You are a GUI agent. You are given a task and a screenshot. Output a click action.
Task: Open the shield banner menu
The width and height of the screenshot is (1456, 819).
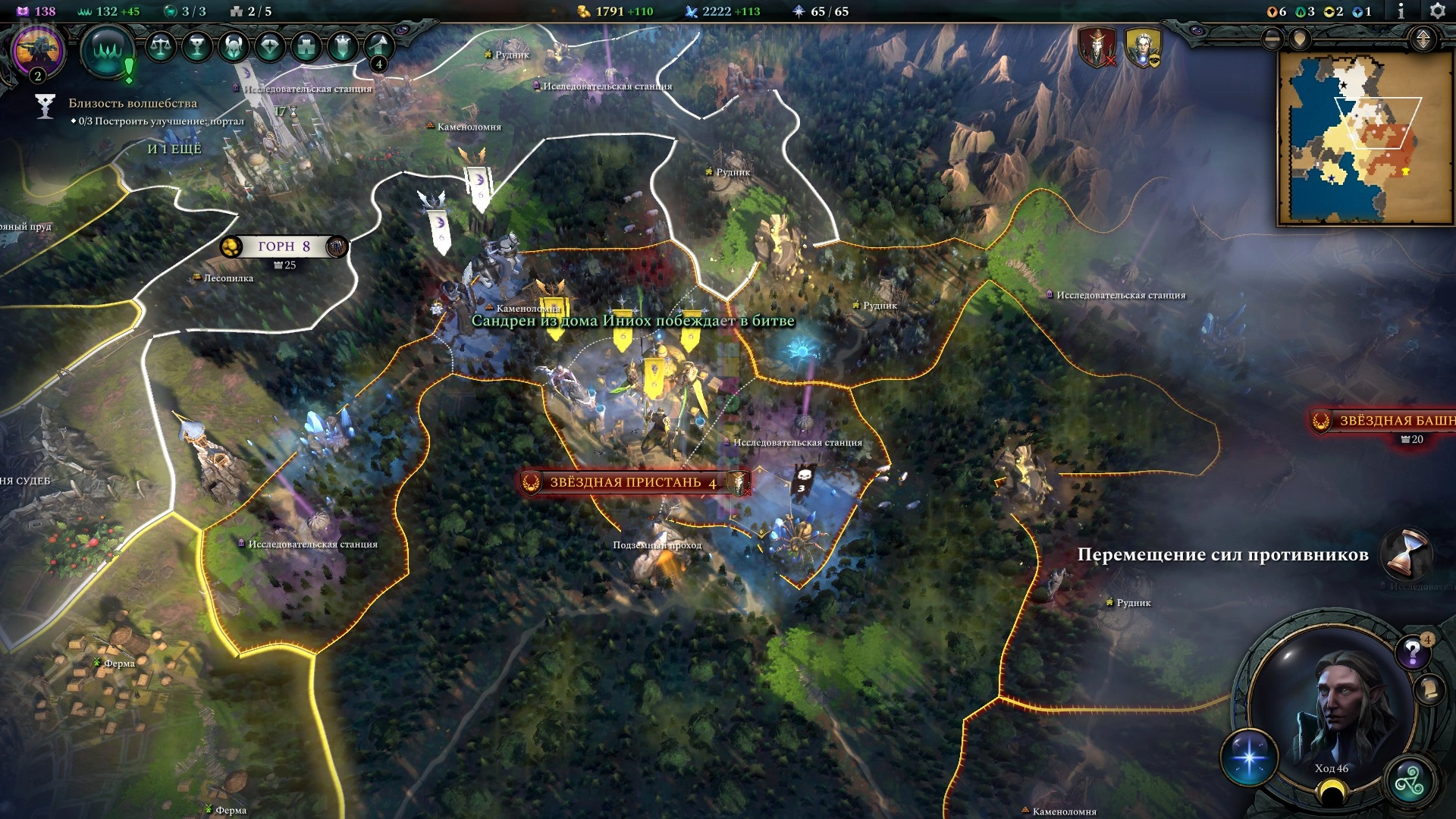343,47
